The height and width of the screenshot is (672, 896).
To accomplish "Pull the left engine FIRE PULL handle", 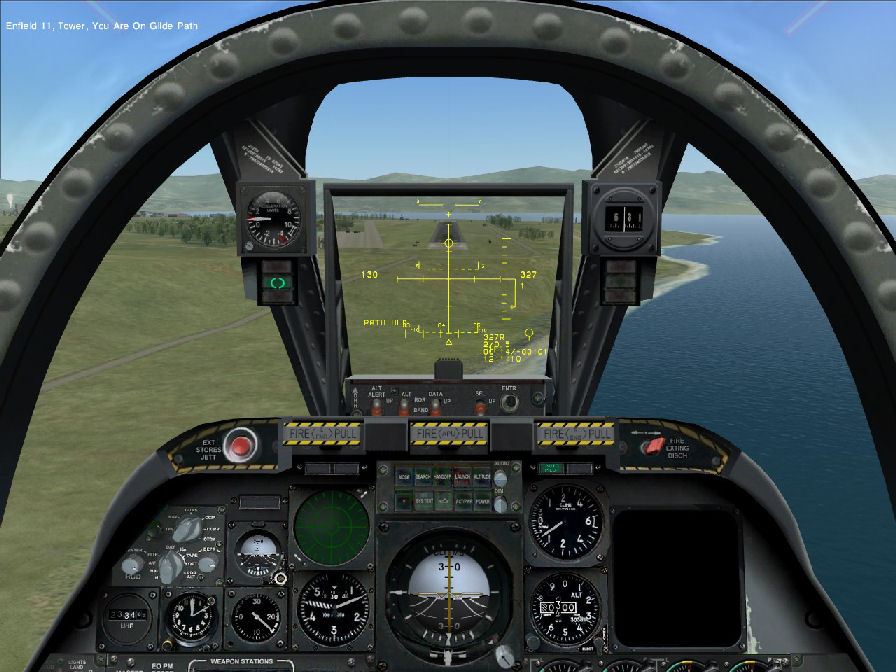I will [x=320, y=434].
